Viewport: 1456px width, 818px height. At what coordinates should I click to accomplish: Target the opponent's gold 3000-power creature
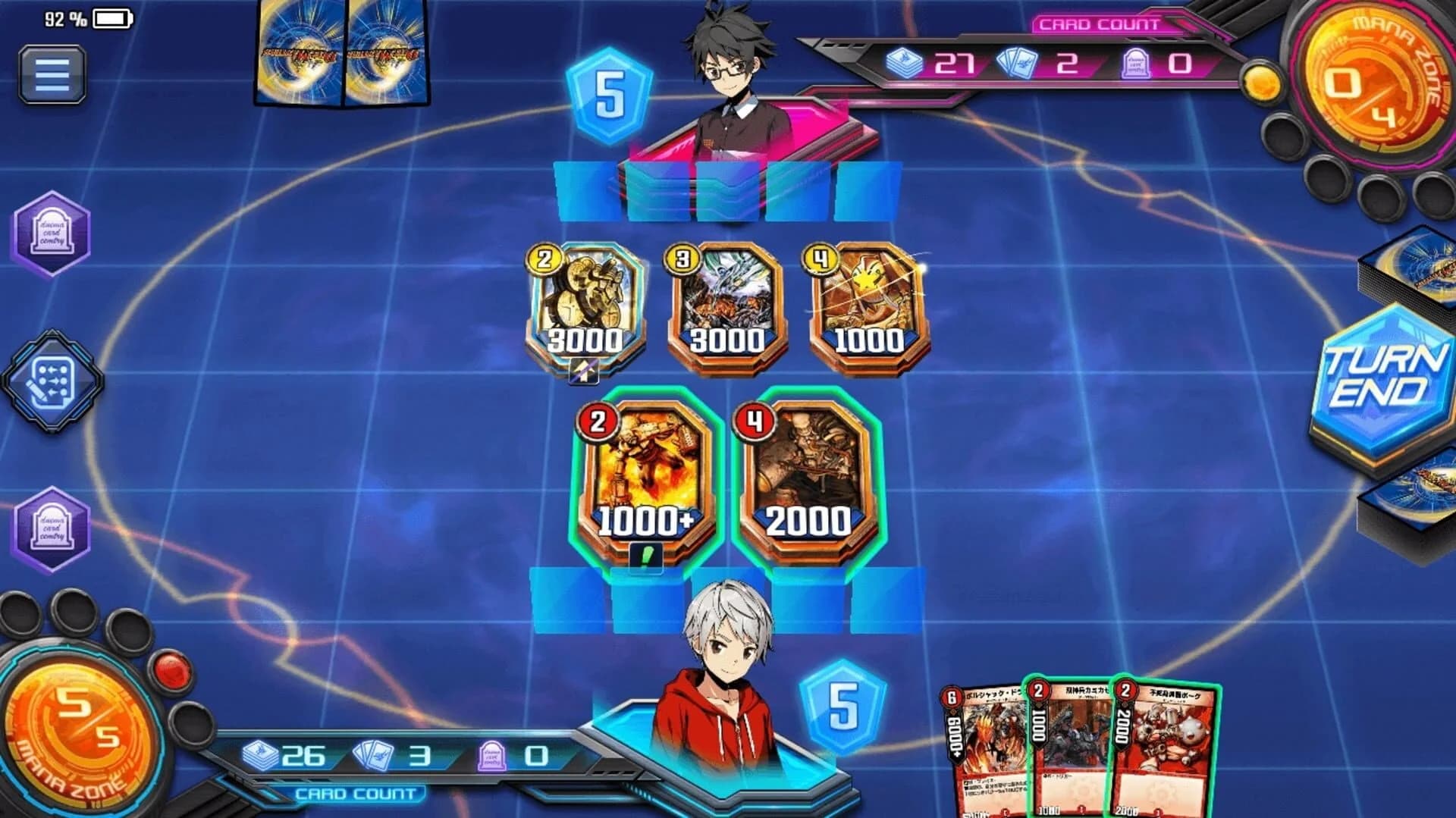(x=584, y=303)
